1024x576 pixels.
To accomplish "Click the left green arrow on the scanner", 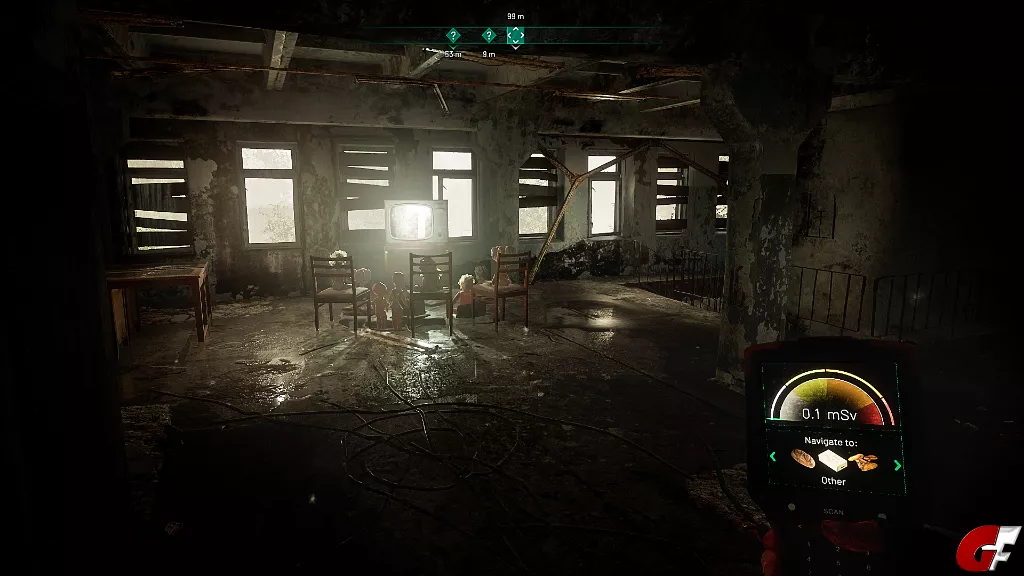I will click(x=772, y=459).
